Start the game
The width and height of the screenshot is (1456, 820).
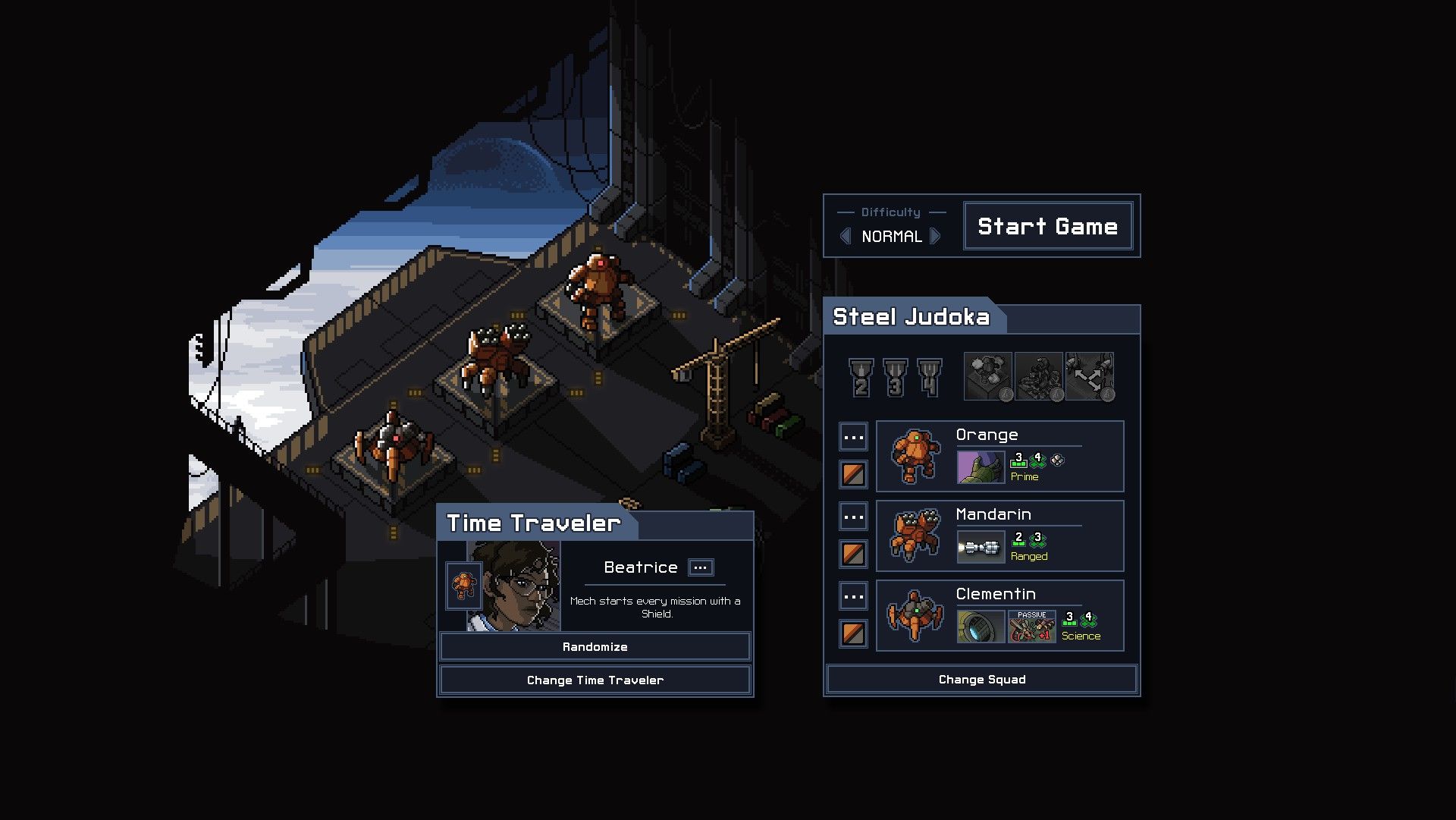pos(1047,226)
